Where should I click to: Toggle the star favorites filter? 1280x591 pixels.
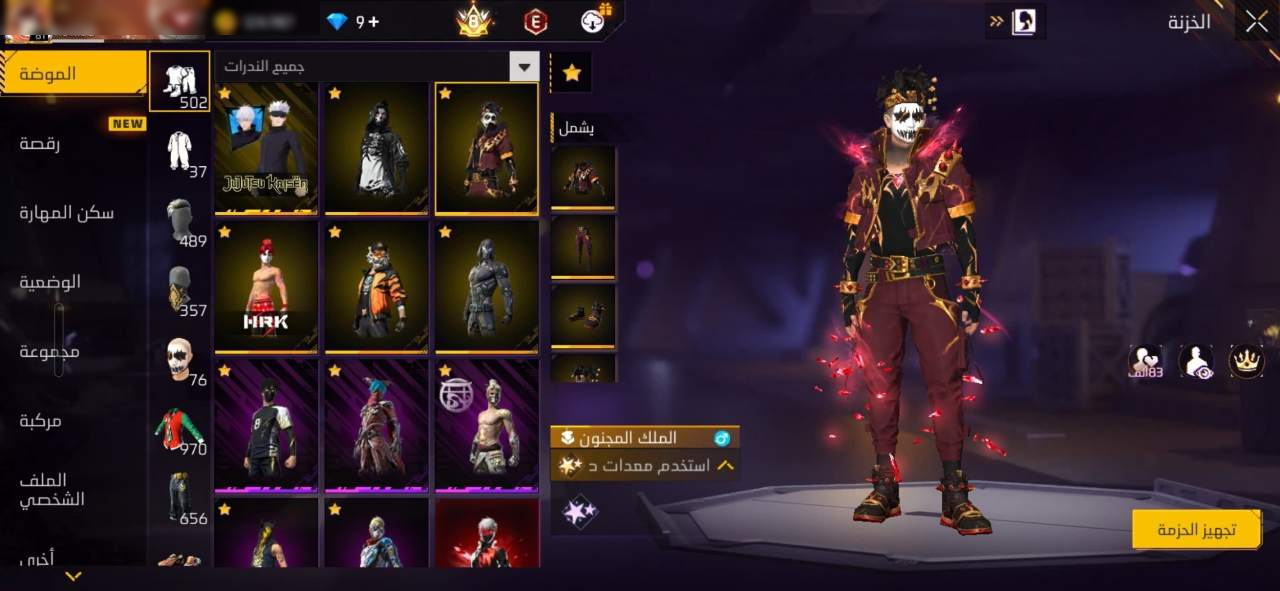pos(571,73)
